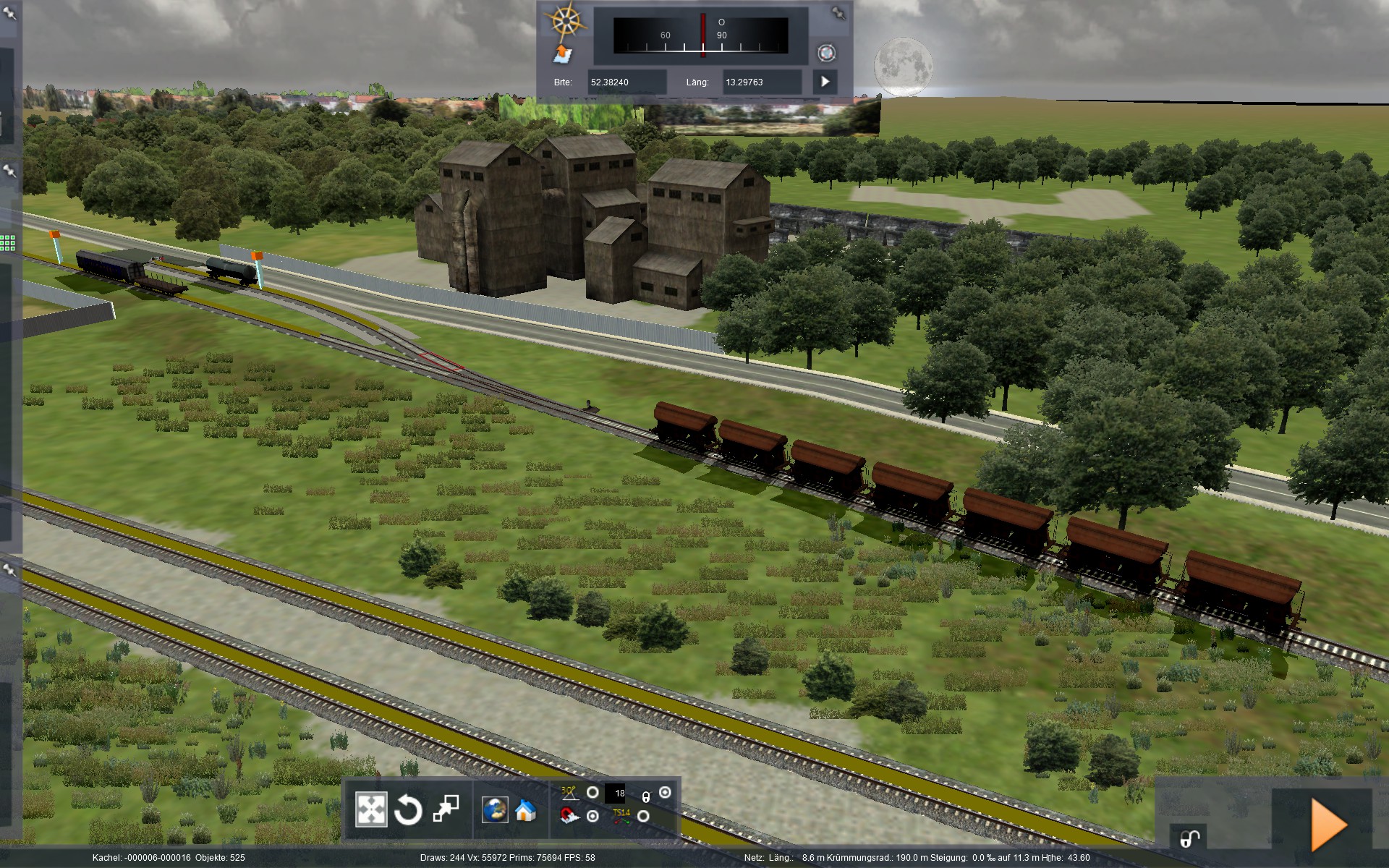Toggle the 30° angle snap option
This screenshot has width=1389, height=868.
pos(592,793)
